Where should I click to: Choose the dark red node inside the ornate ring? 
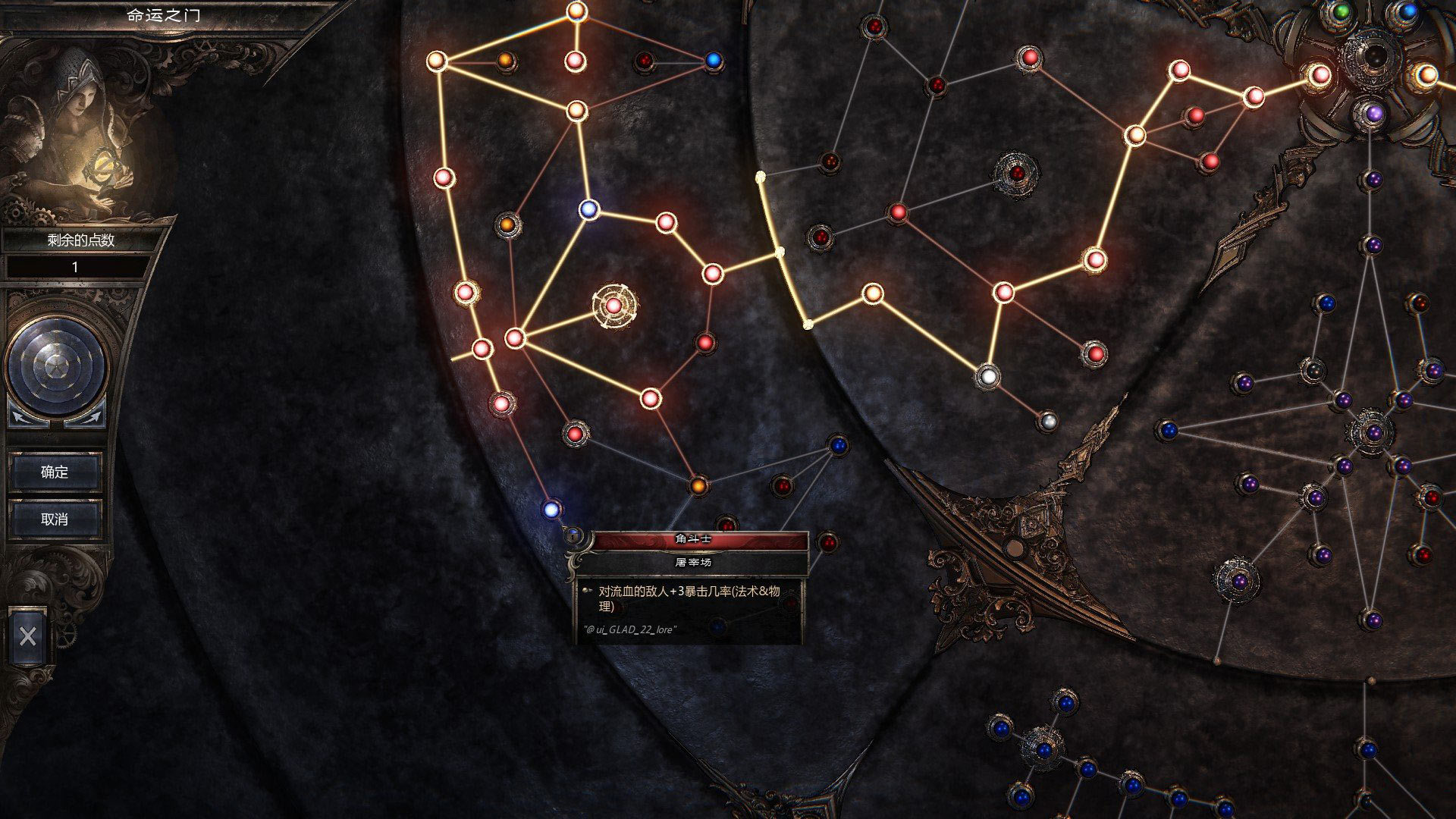click(x=1016, y=173)
